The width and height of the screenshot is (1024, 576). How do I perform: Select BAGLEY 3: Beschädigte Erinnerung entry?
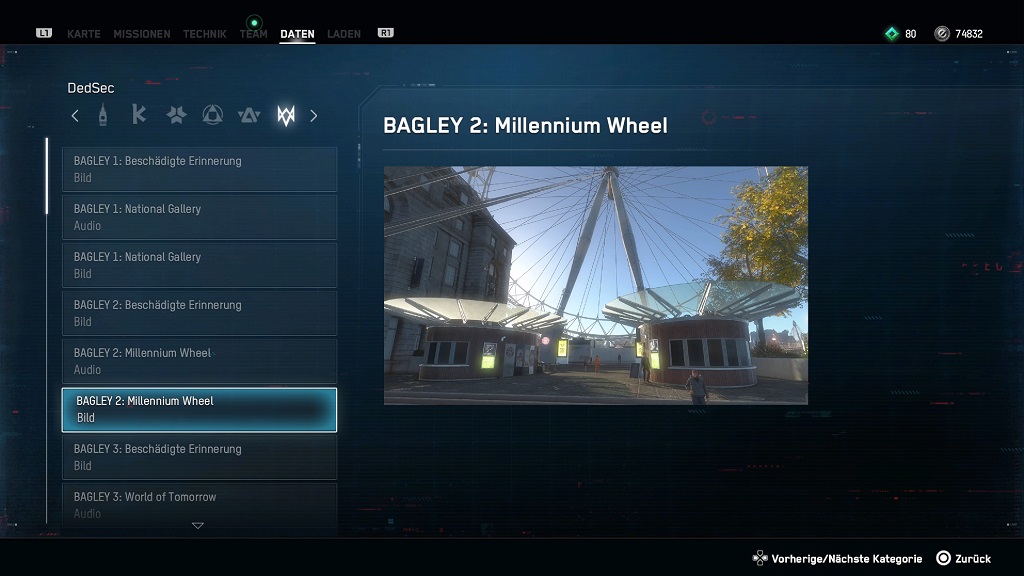(x=200, y=457)
